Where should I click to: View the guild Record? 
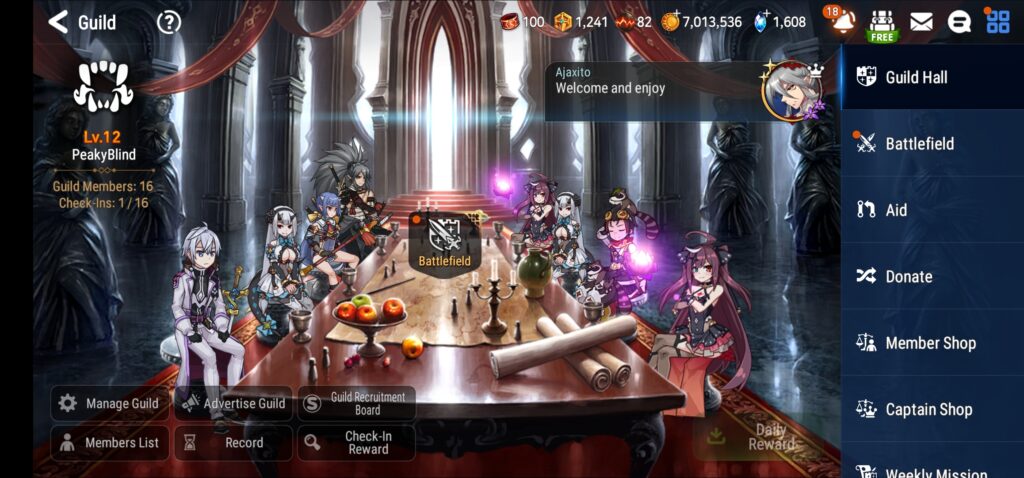tap(233, 442)
